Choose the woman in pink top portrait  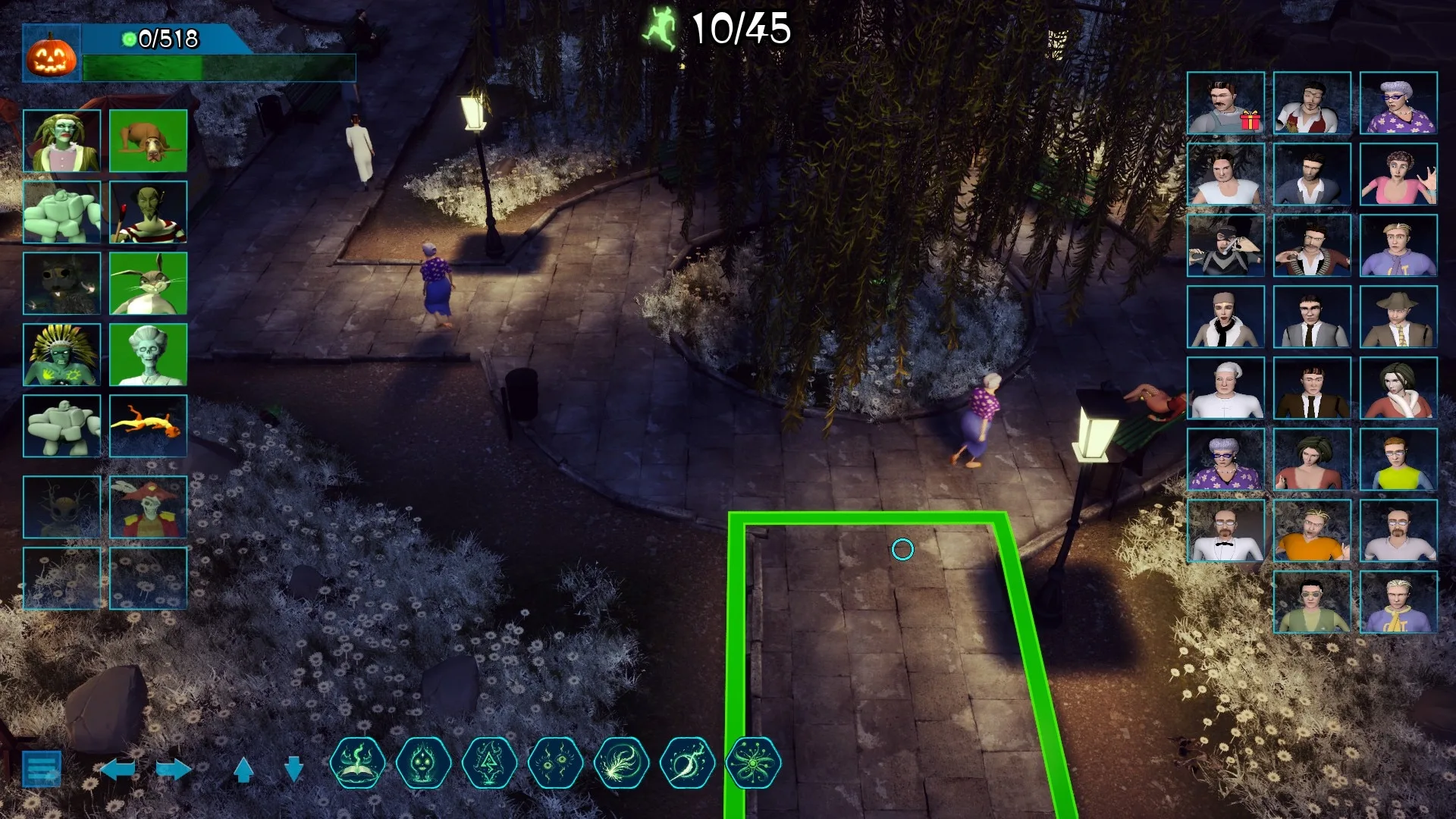click(1398, 174)
